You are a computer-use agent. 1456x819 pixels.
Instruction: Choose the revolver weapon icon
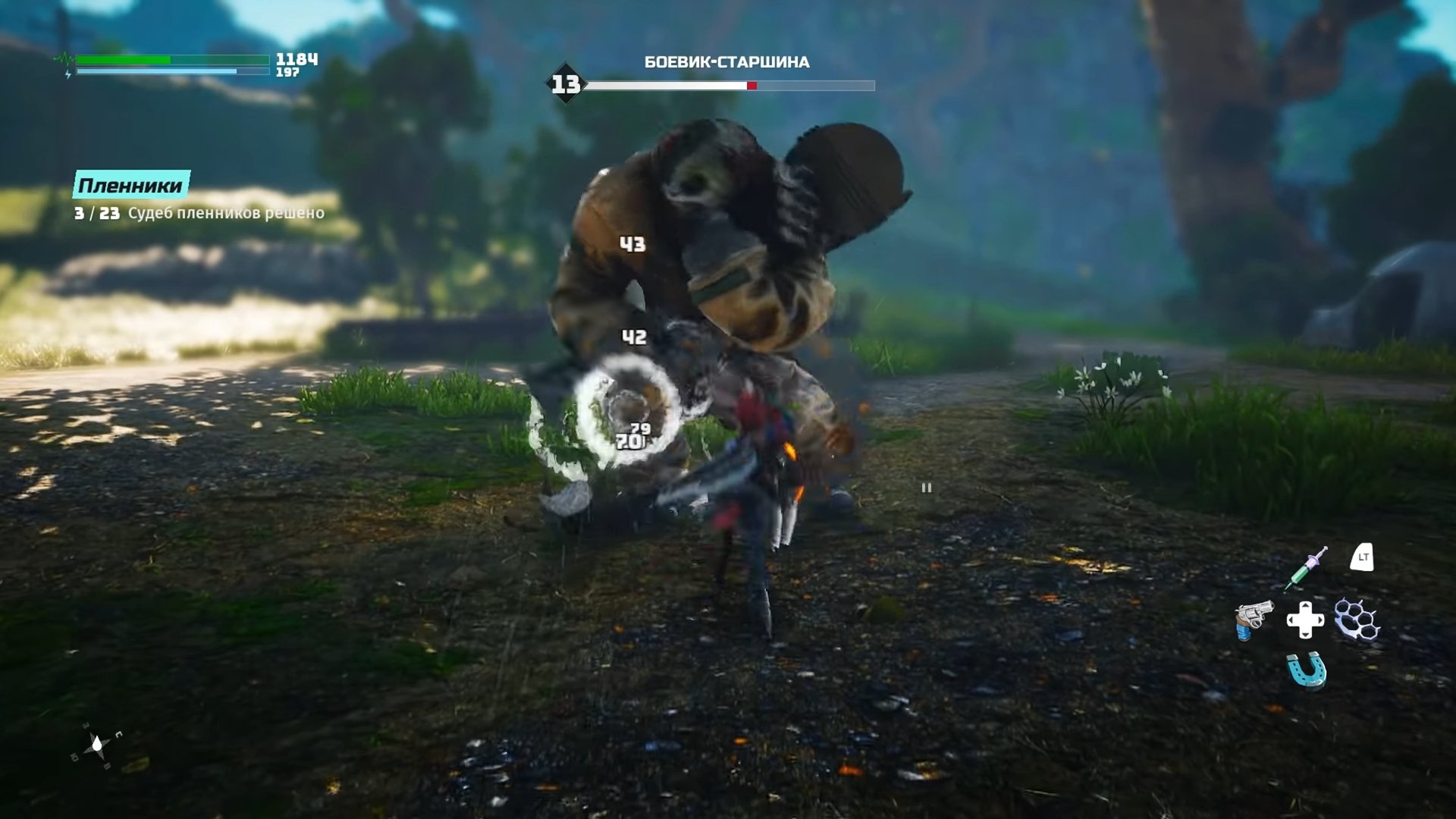click(1253, 619)
